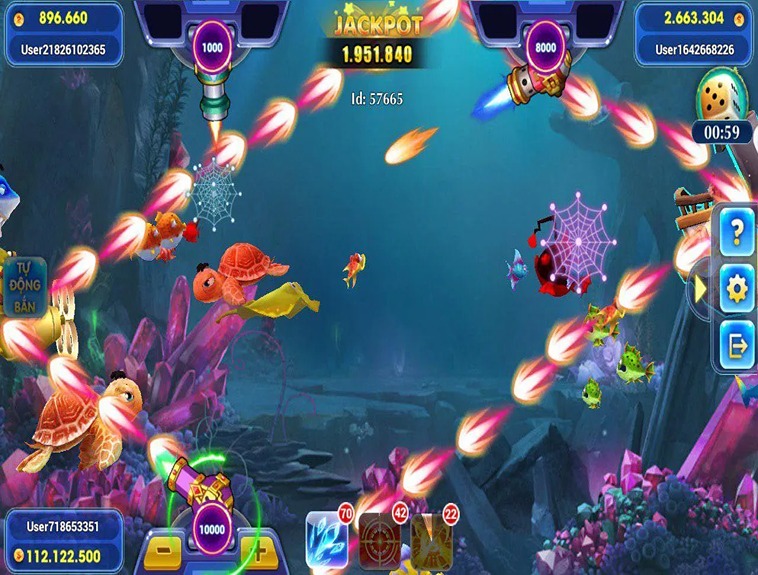This screenshot has height=575, width=758.
Task: Click the exit door button
Action: click(x=737, y=345)
